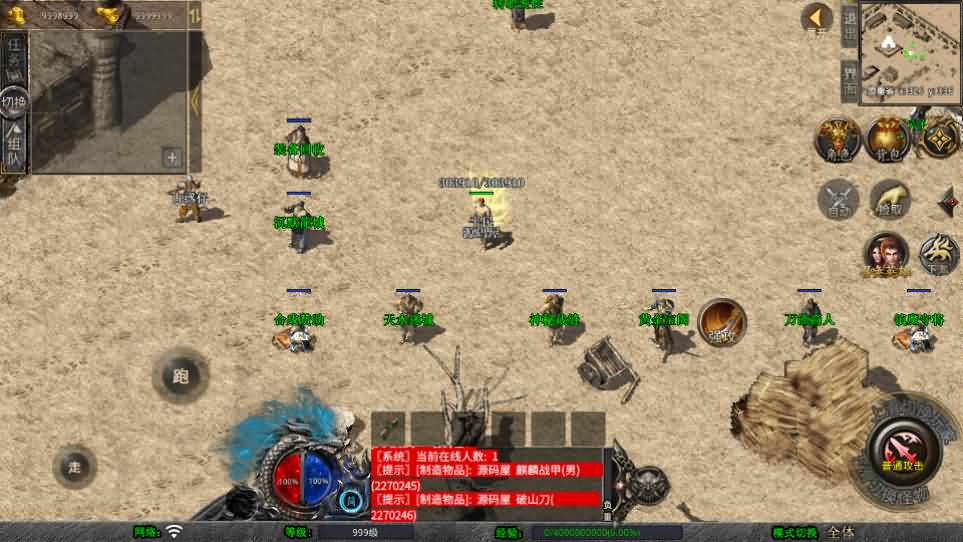Switch movement to 走 walk mode
Screen dimensions: 963x542
[74, 466]
